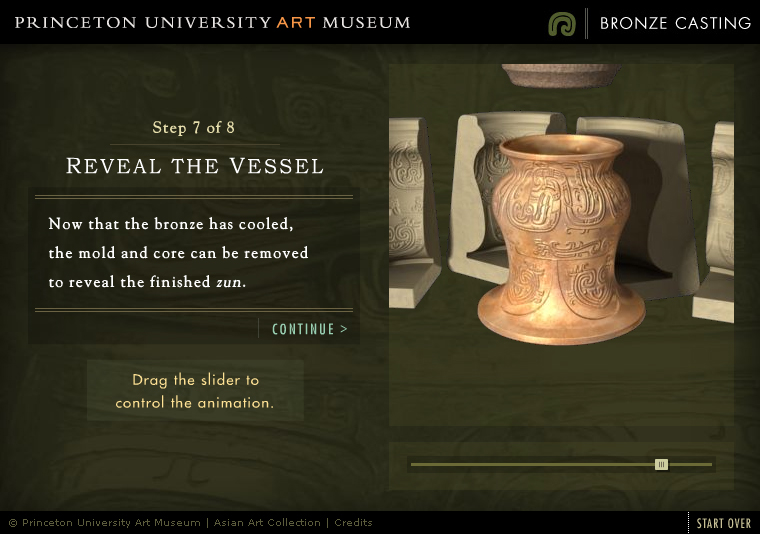Open the Asian Art Collection link
This screenshot has height=534, width=760.
tap(267, 523)
